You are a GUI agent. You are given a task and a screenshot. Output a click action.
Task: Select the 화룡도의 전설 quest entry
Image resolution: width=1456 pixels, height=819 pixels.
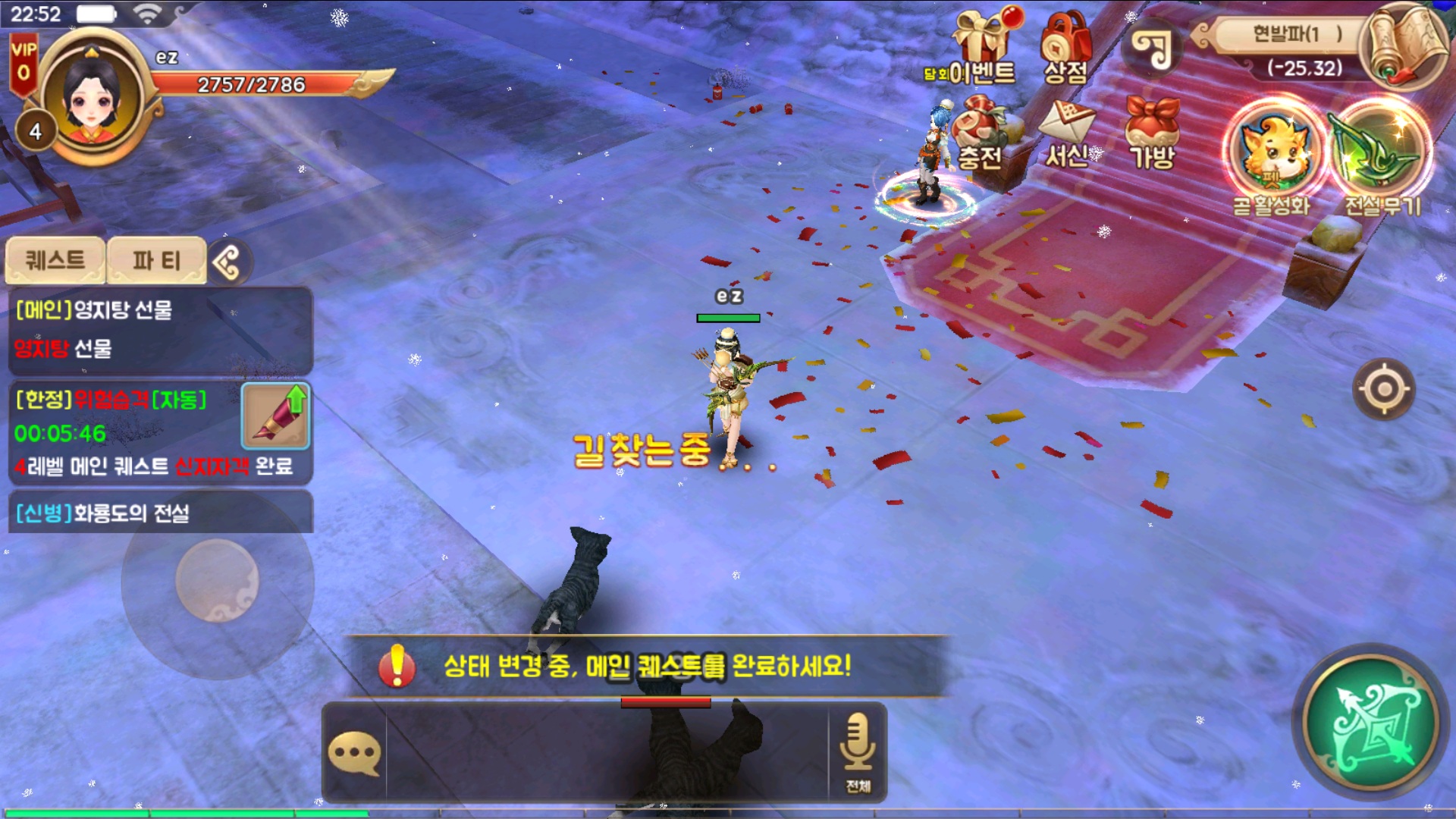tap(159, 513)
